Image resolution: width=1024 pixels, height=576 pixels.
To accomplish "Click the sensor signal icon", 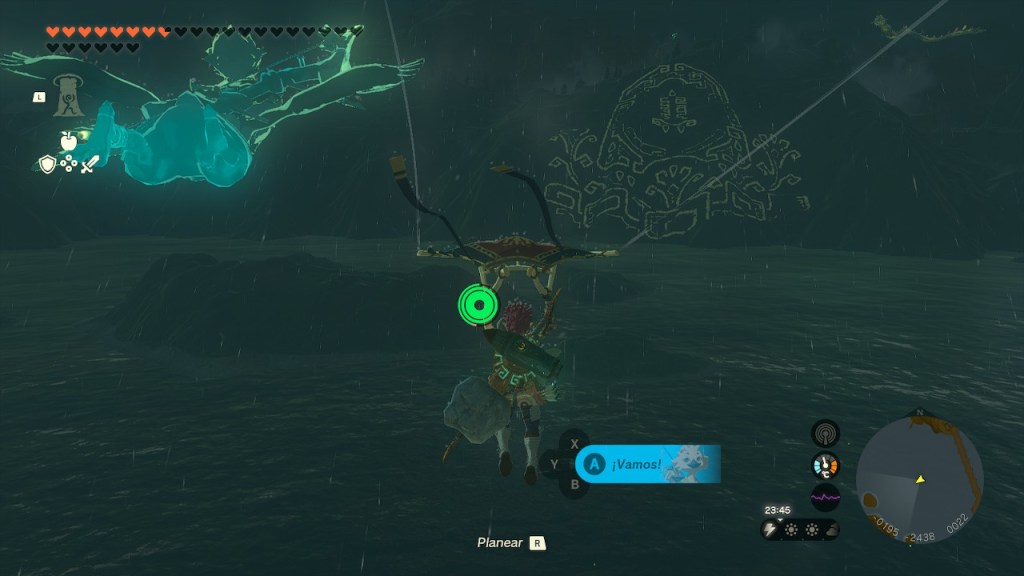I will click(x=825, y=432).
